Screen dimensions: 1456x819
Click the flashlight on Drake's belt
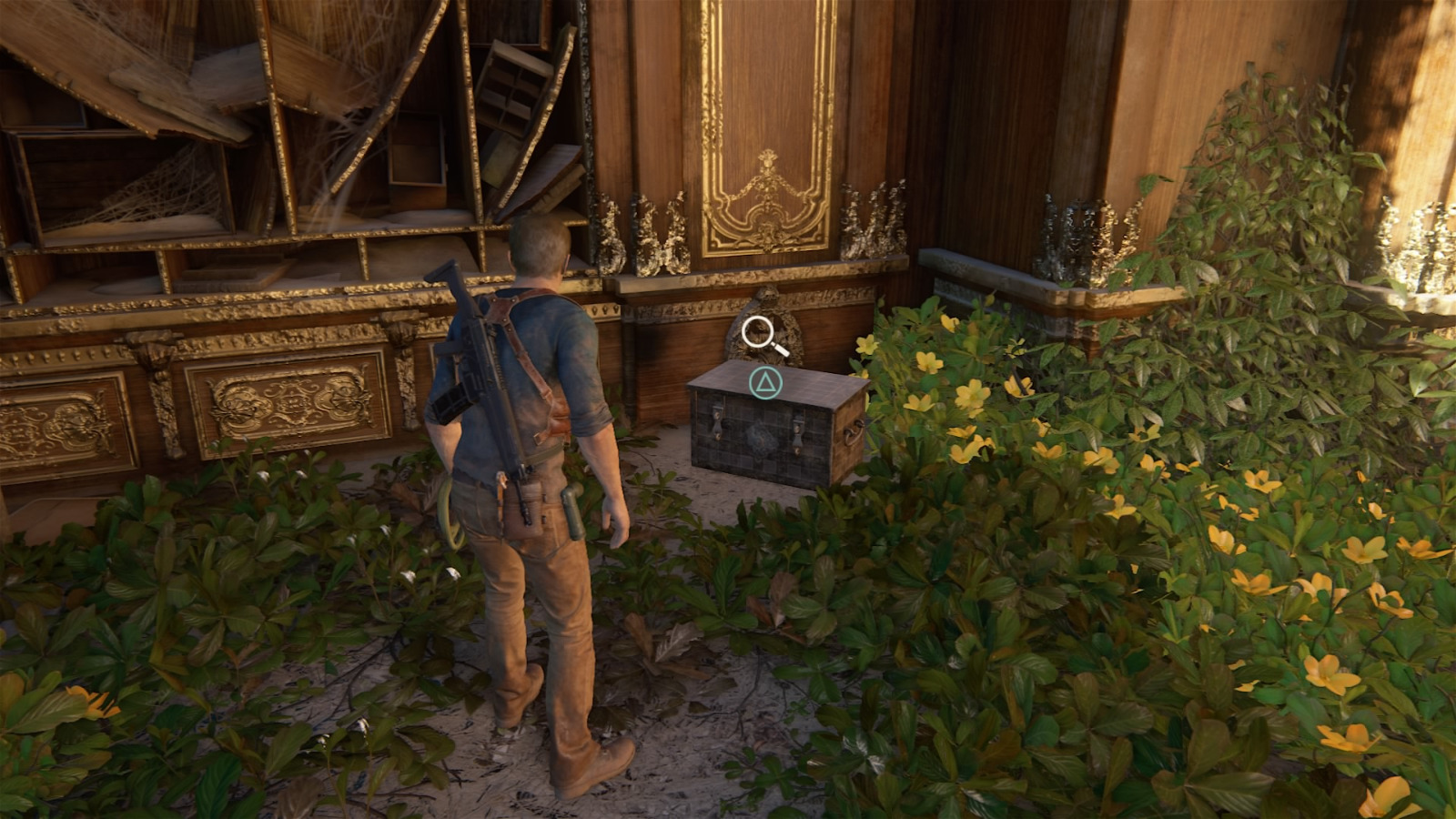(x=575, y=511)
